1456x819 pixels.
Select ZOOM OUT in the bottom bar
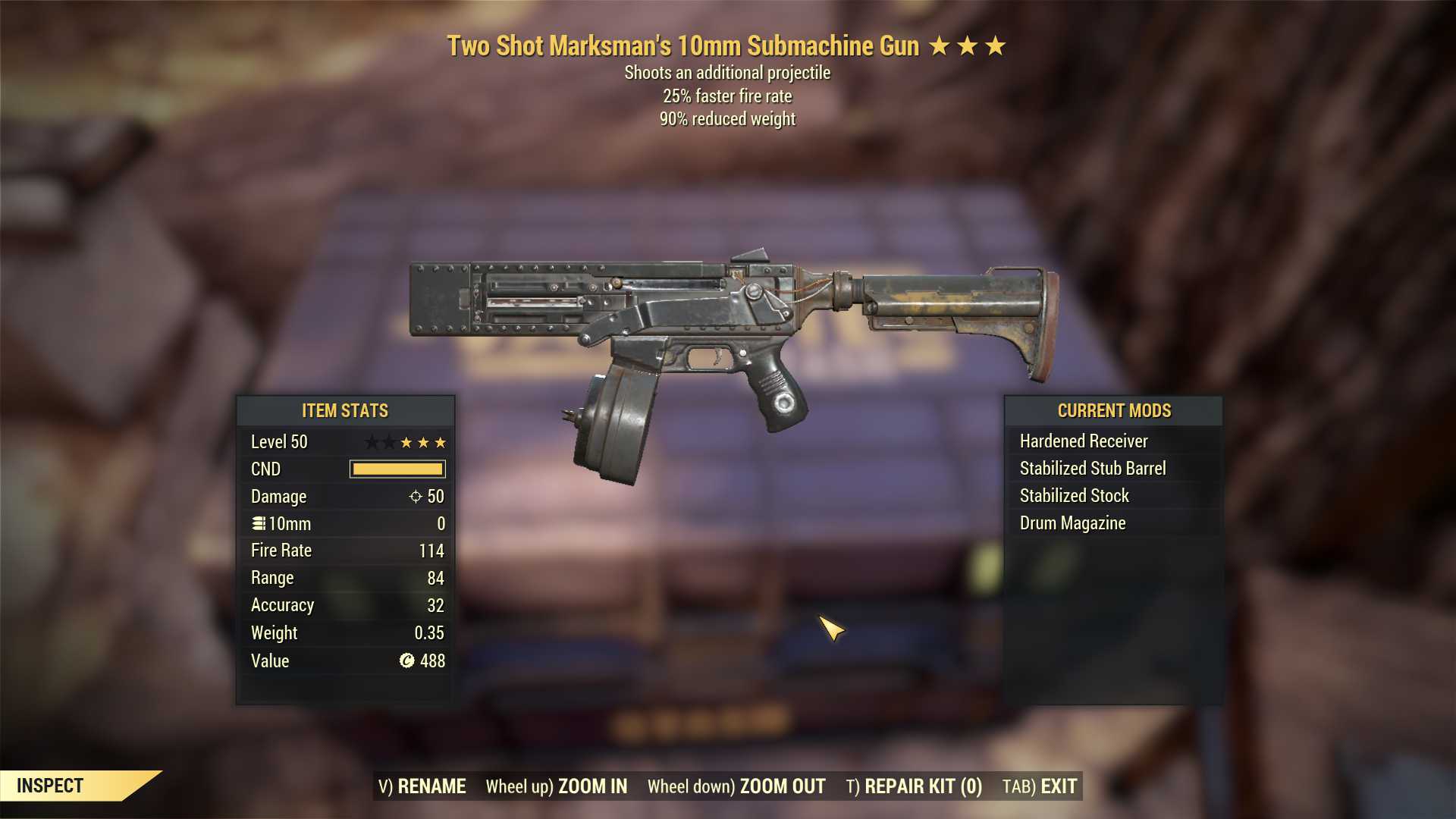[736, 786]
